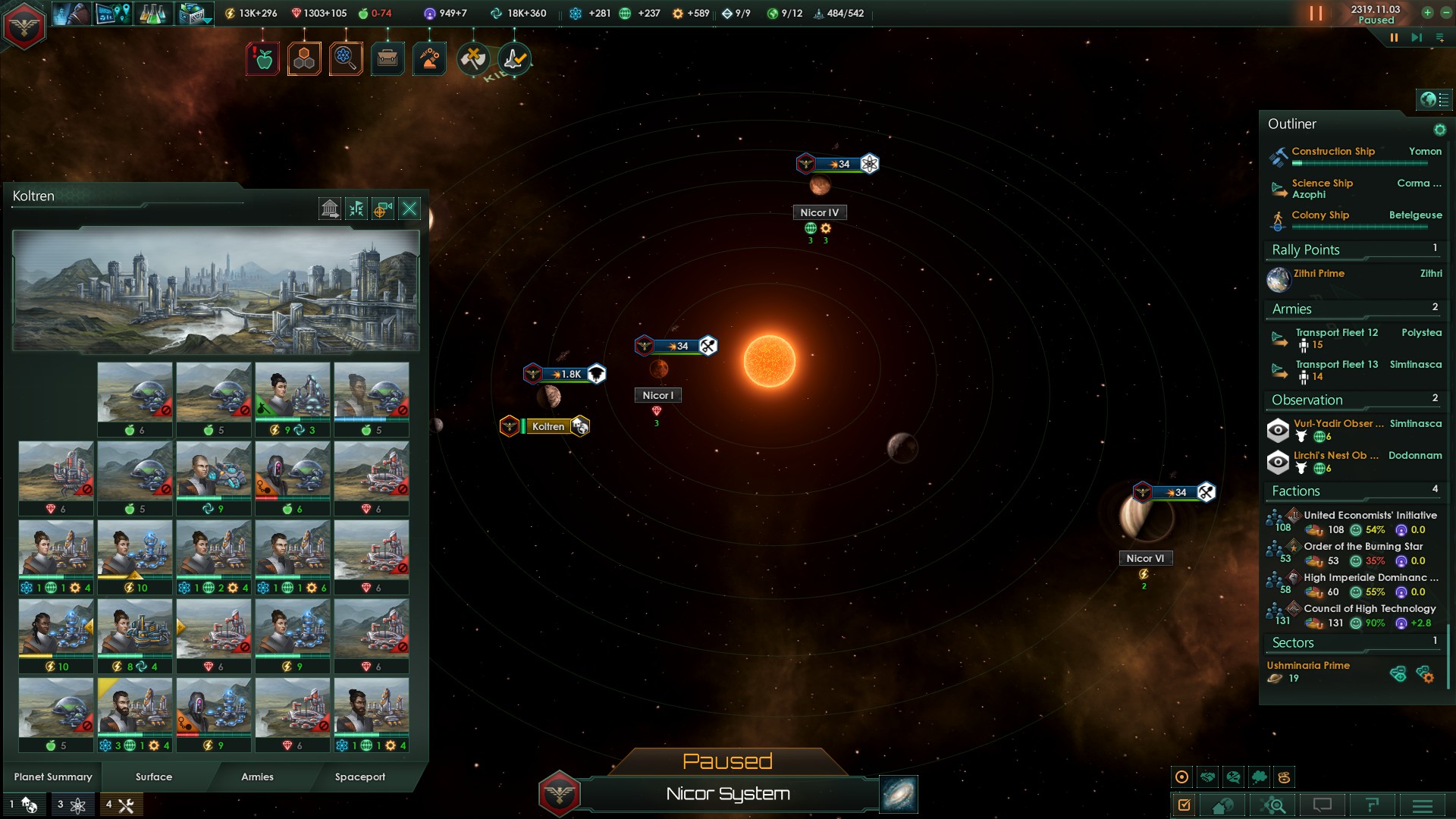This screenshot has width=1456, height=819.
Task: Switch to the Surface tab
Action: pyautogui.click(x=154, y=777)
